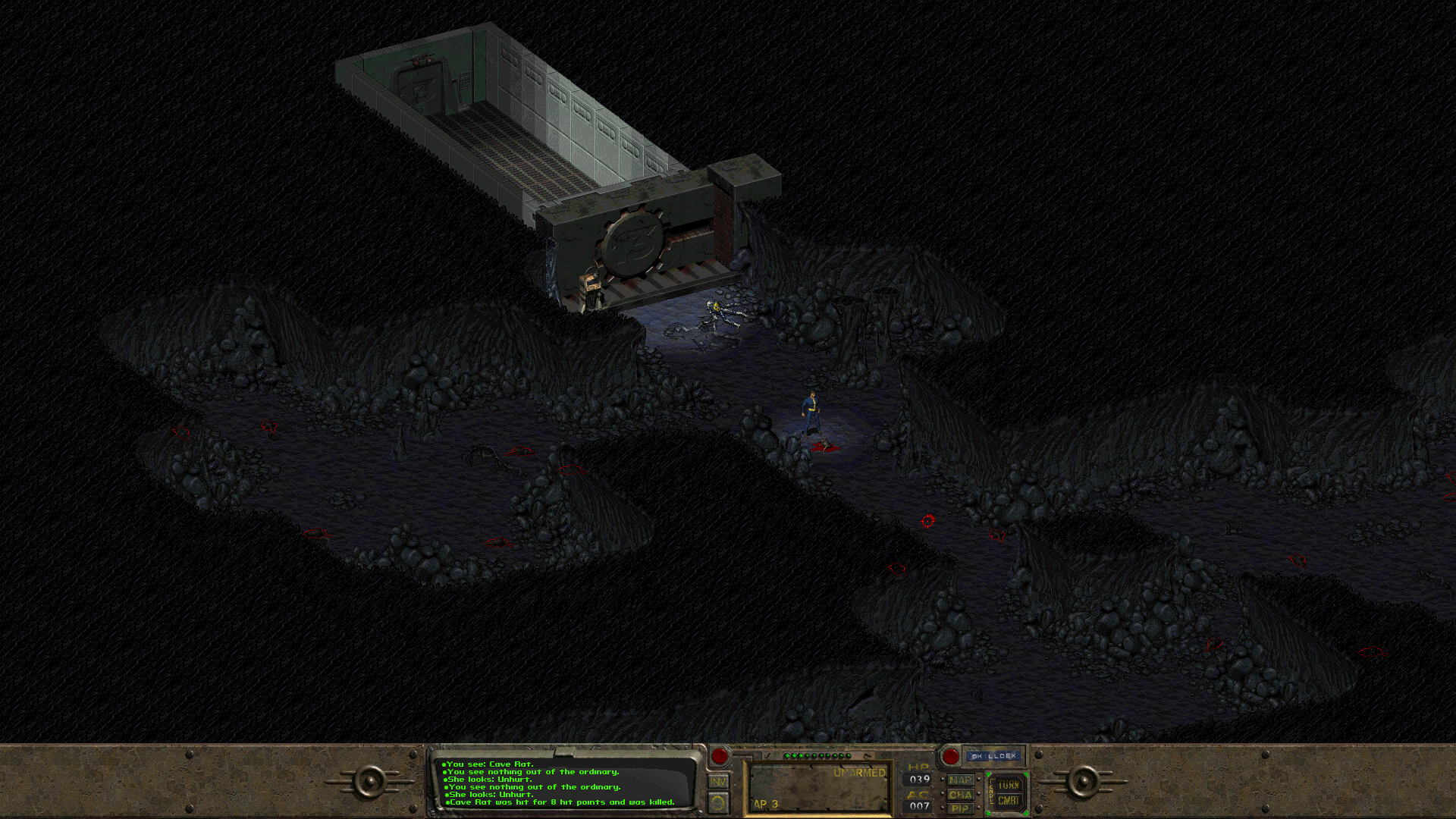Open the Pip-Boy with the PIP button

point(960,808)
